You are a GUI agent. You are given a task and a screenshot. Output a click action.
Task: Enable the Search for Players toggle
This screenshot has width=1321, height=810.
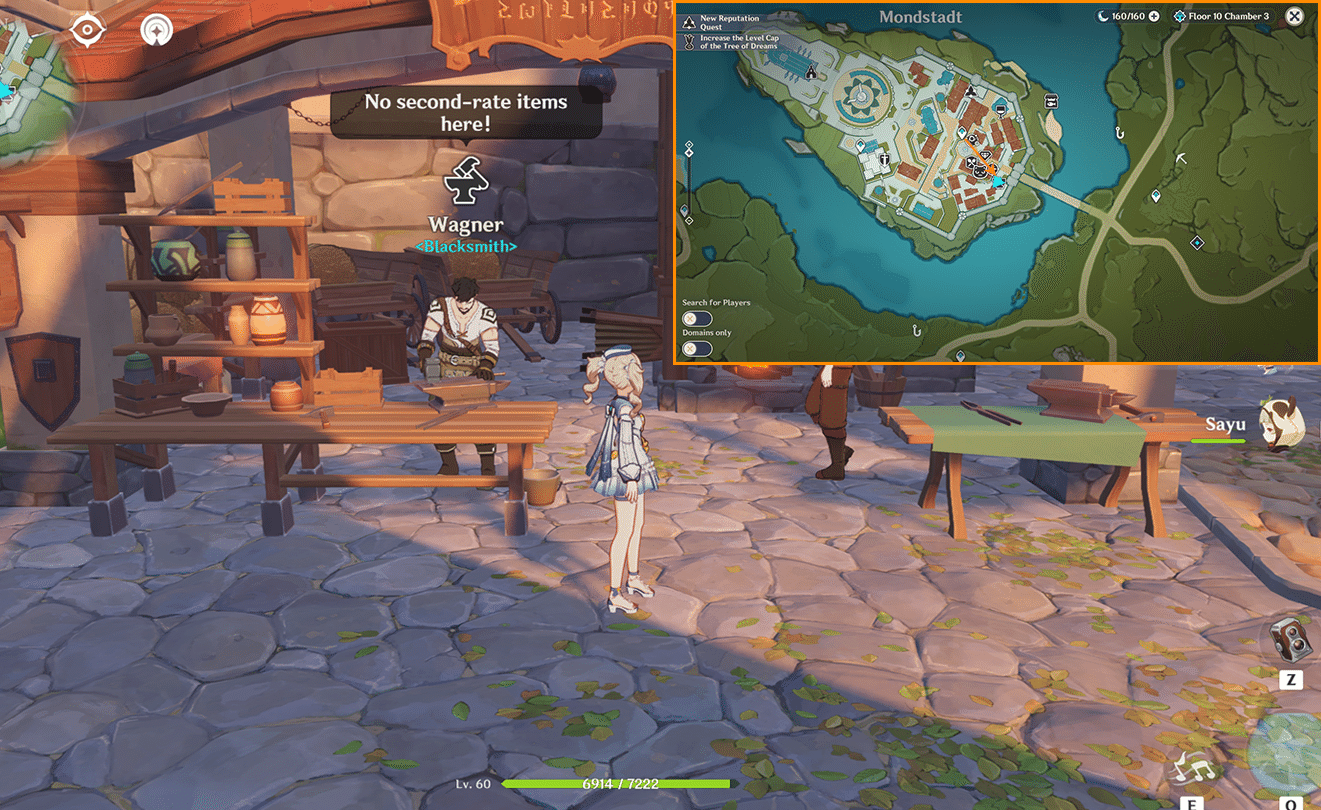[697, 318]
